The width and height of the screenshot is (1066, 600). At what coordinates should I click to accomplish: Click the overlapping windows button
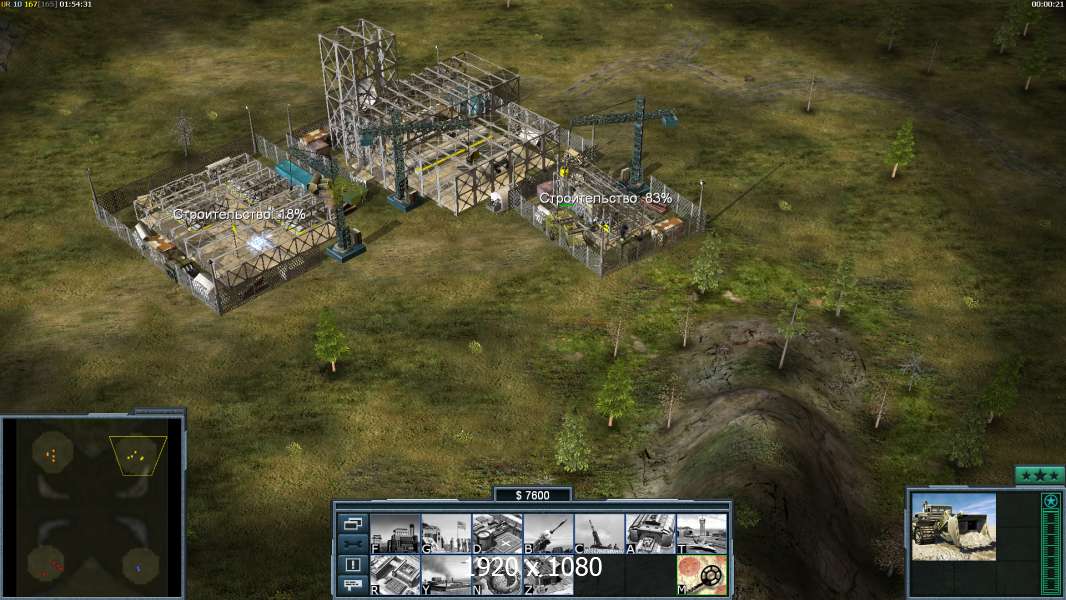[352, 523]
